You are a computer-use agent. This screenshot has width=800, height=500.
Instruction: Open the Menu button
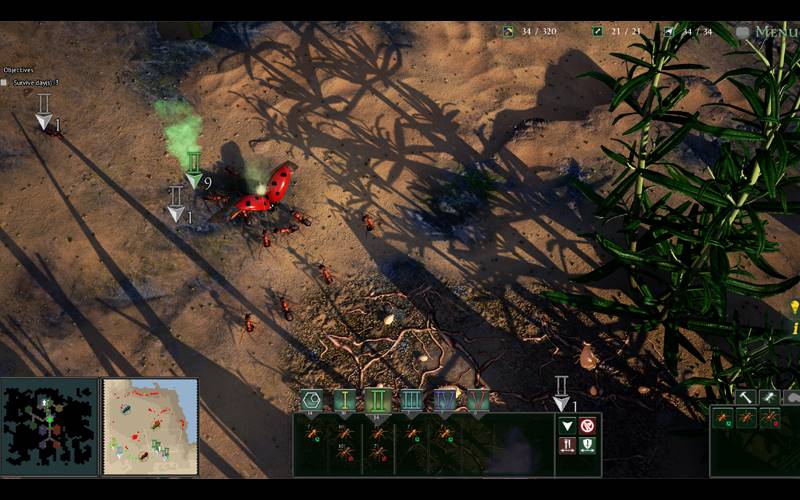(x=768, y=31)
